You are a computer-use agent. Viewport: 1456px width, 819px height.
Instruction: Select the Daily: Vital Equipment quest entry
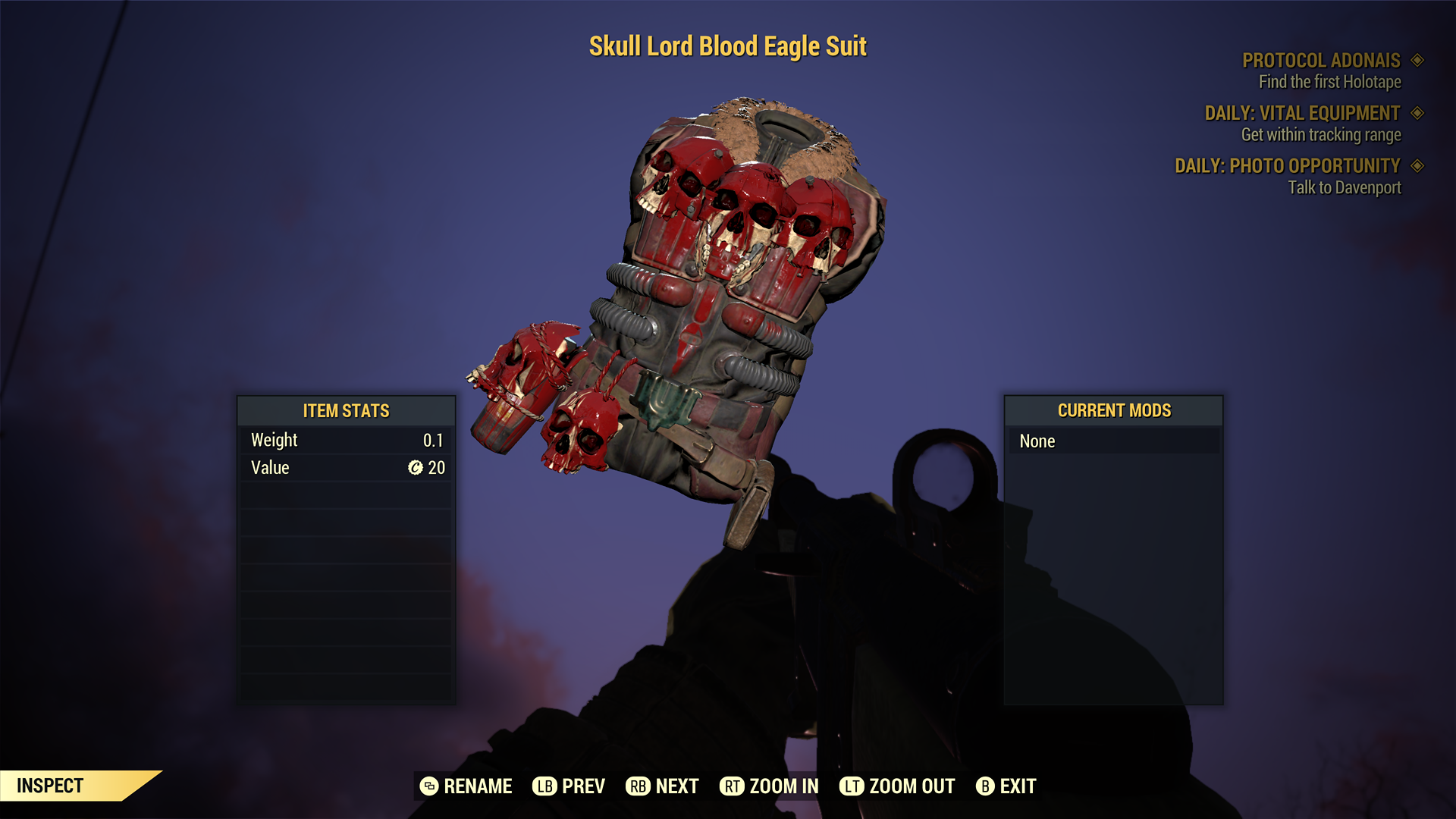[x=1302, y=114]
